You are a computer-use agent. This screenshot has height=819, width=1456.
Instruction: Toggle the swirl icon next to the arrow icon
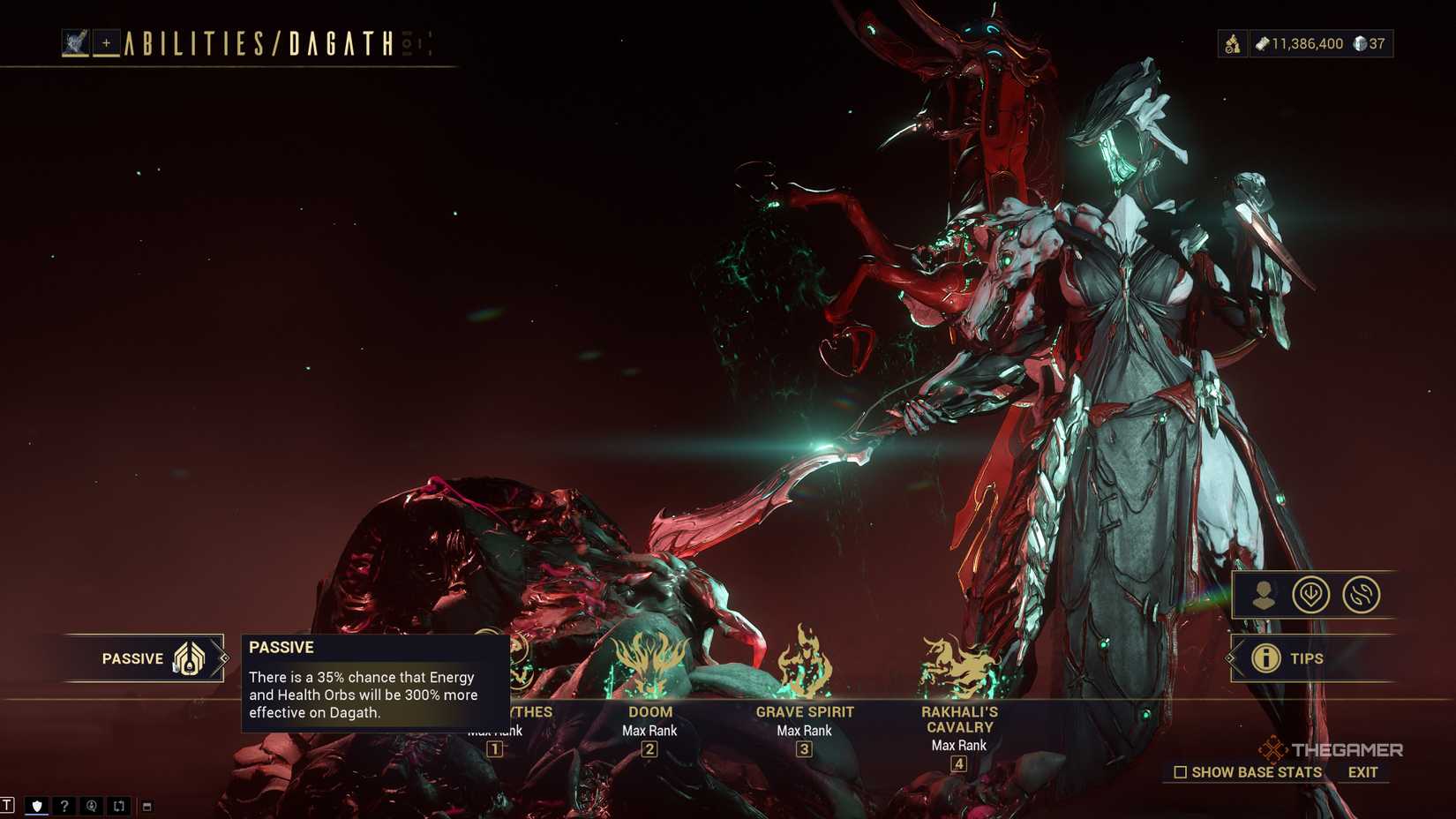pyautogui.click(x=1360, y=594)
